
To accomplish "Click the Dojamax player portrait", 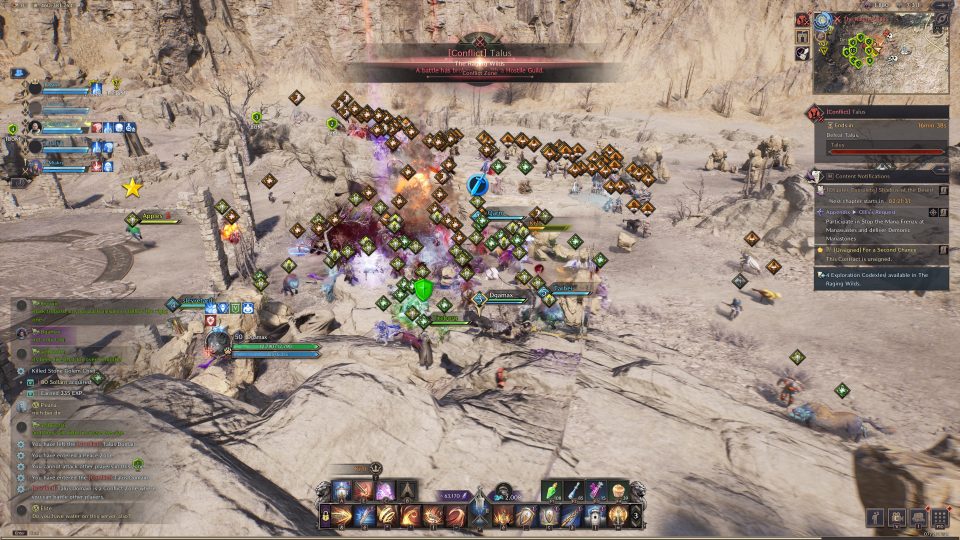I will click(x=219, y=342).
